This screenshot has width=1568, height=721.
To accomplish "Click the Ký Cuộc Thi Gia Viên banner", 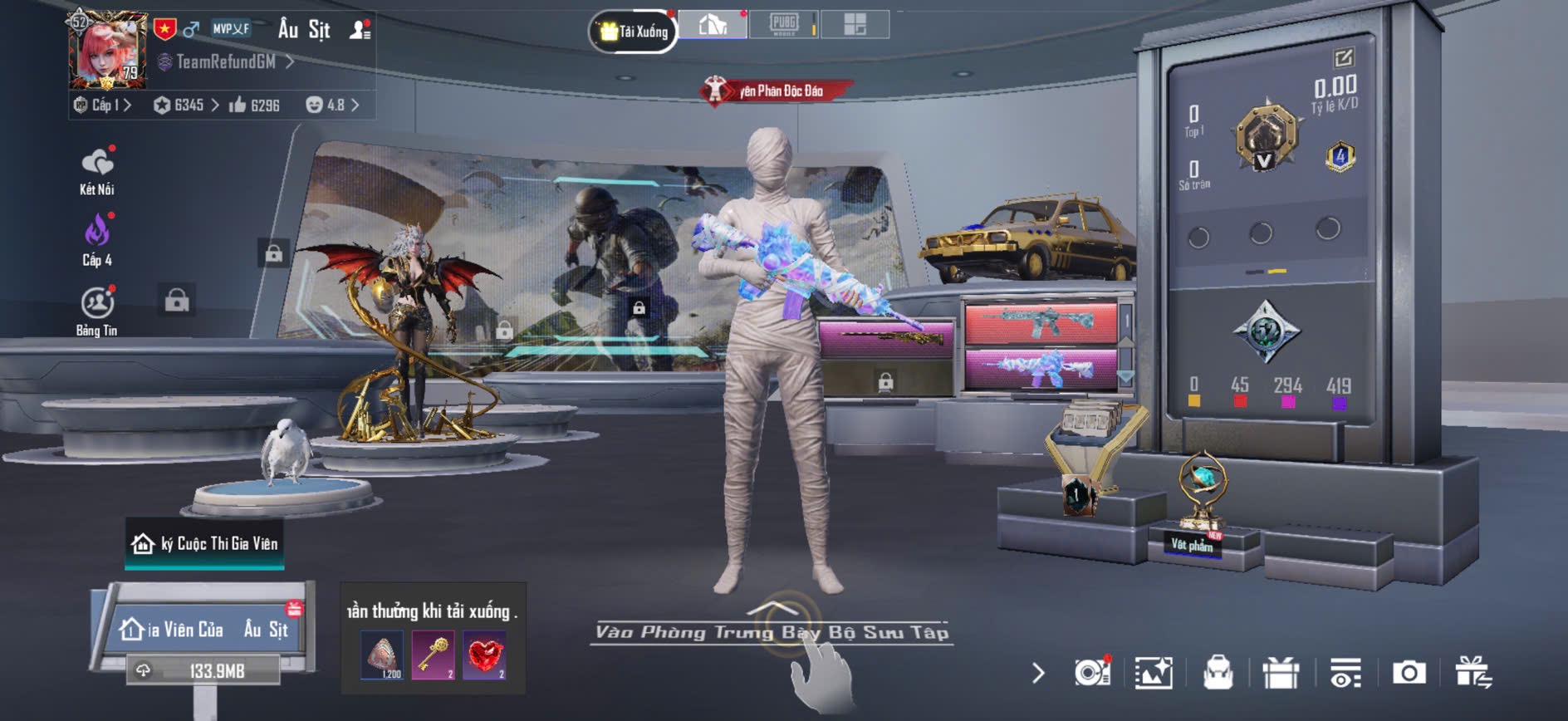I will click(205, 544).
